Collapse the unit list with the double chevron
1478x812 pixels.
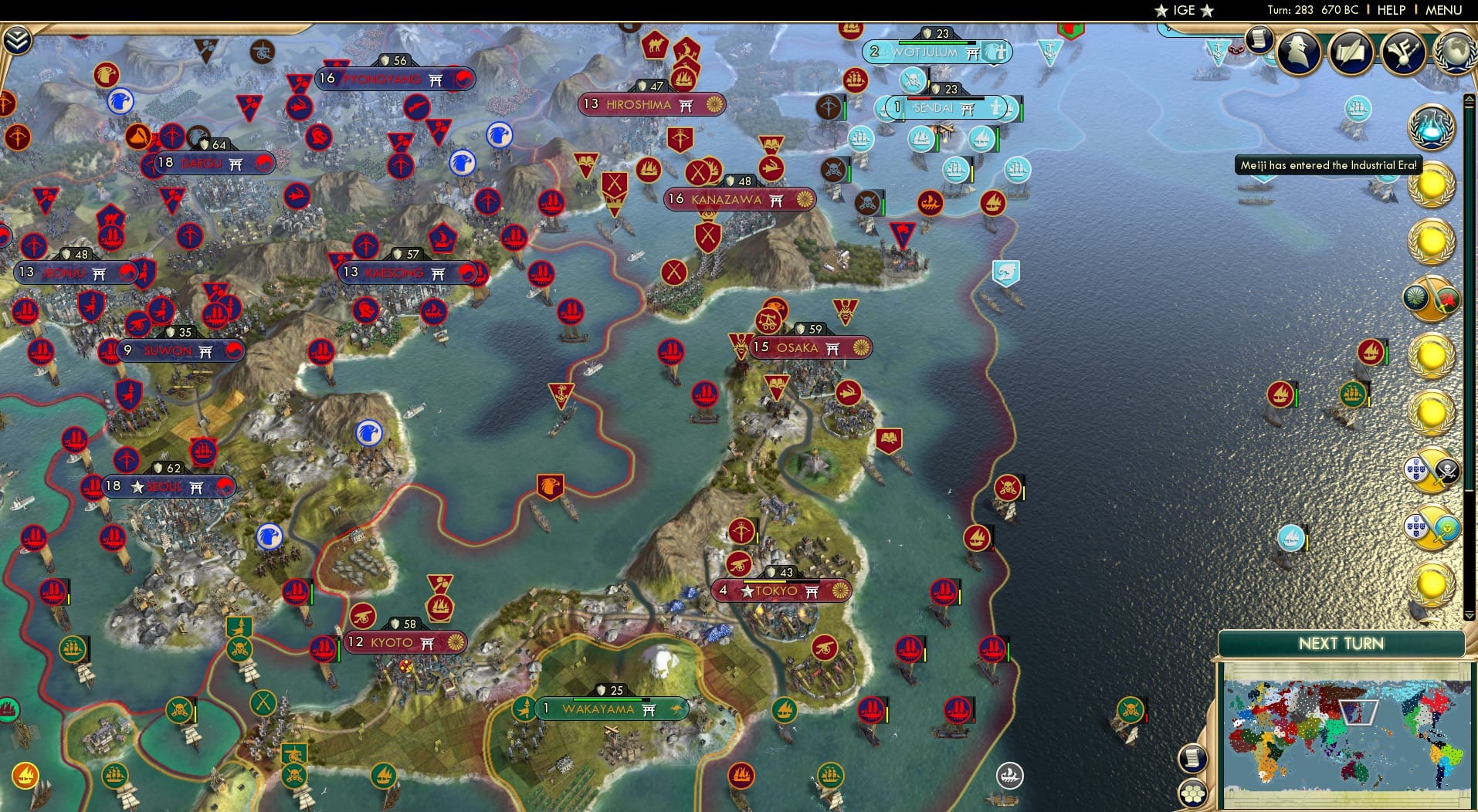[x=17, y=39]
